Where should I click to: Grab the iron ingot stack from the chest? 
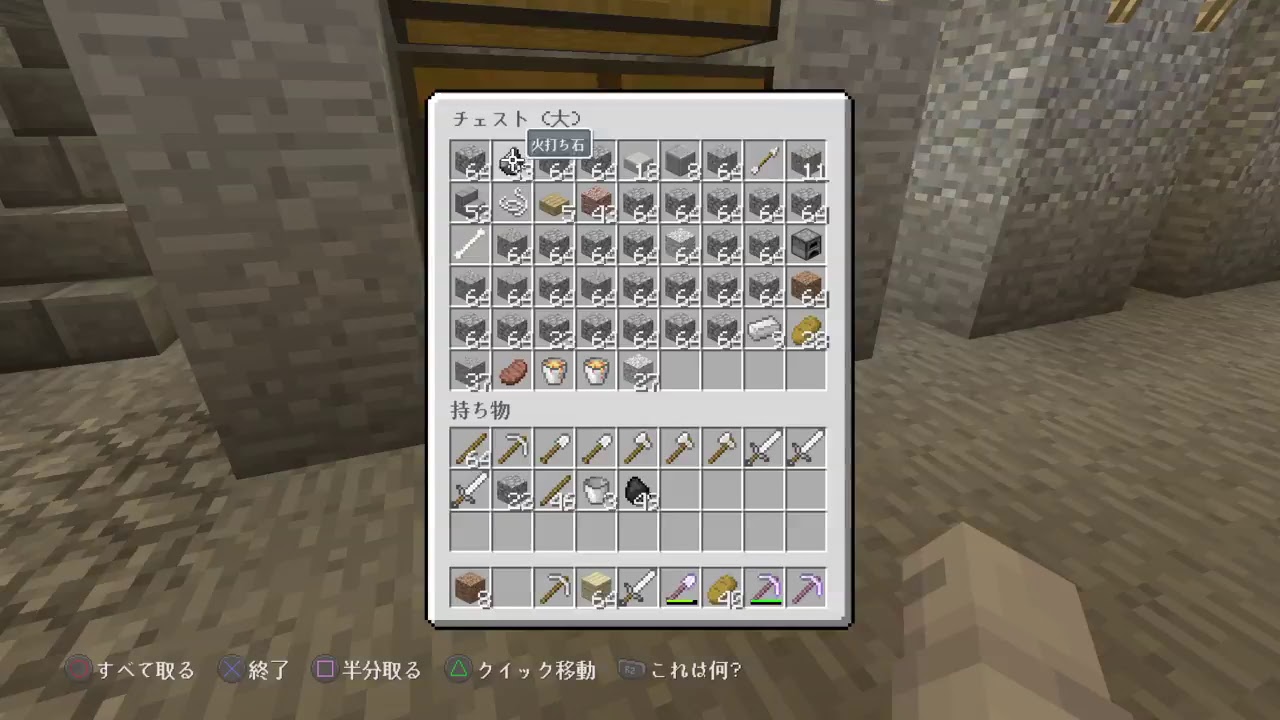[764, 328]
